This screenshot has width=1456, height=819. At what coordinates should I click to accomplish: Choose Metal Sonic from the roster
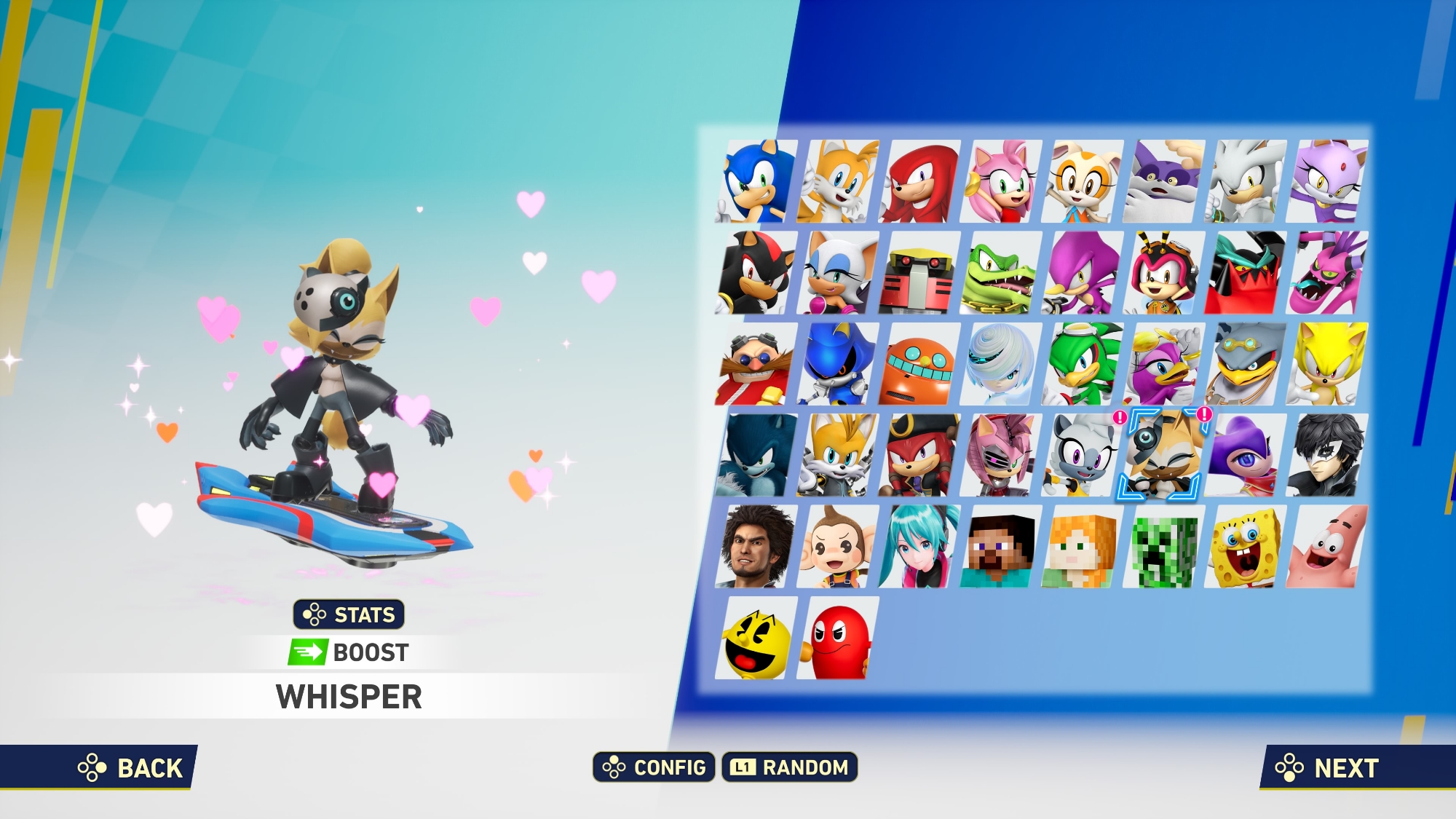838,364
